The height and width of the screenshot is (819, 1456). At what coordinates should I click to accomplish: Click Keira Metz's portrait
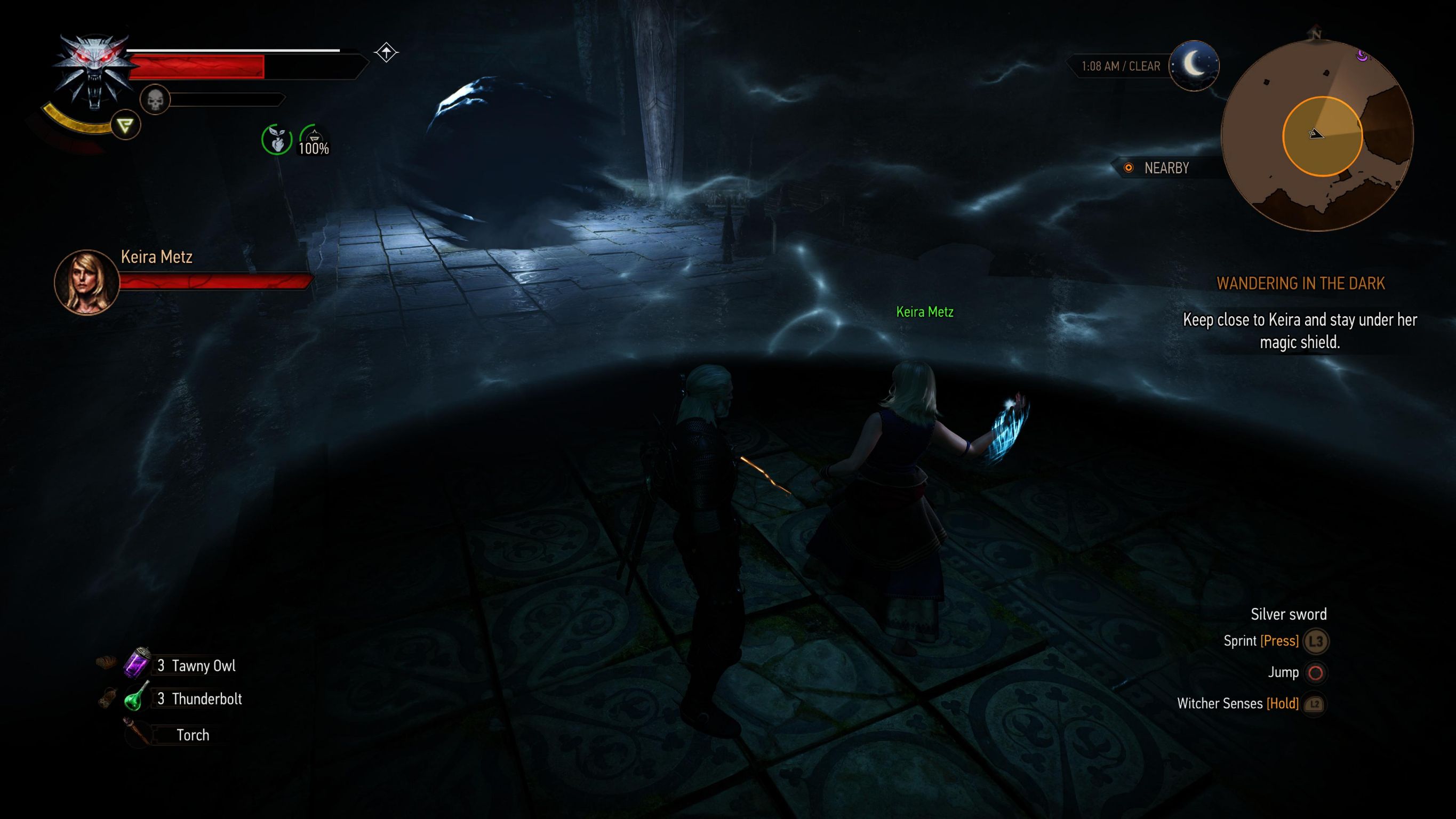pyautogui.click(x=86, y=282)
